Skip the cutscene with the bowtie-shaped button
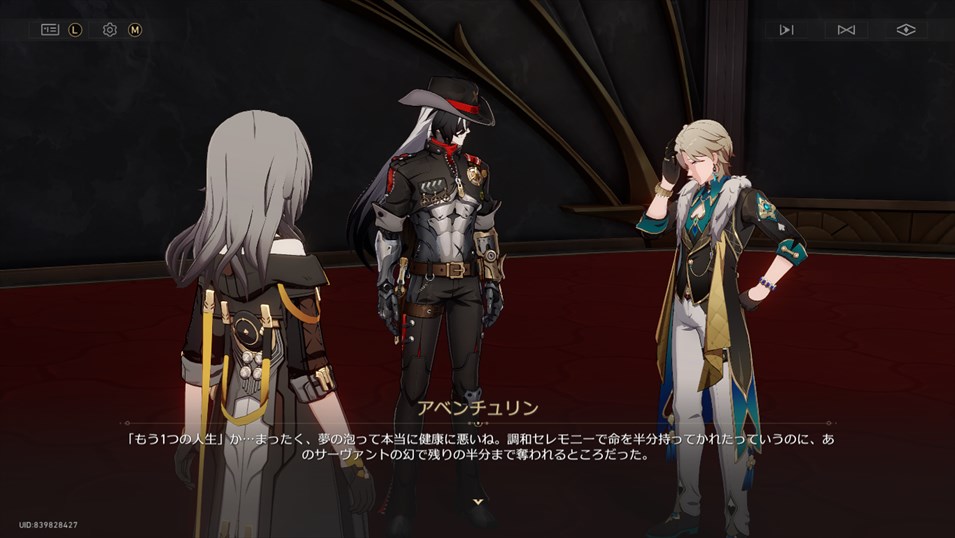The height and width of the screenshot is (538, 955). point(846,30)
